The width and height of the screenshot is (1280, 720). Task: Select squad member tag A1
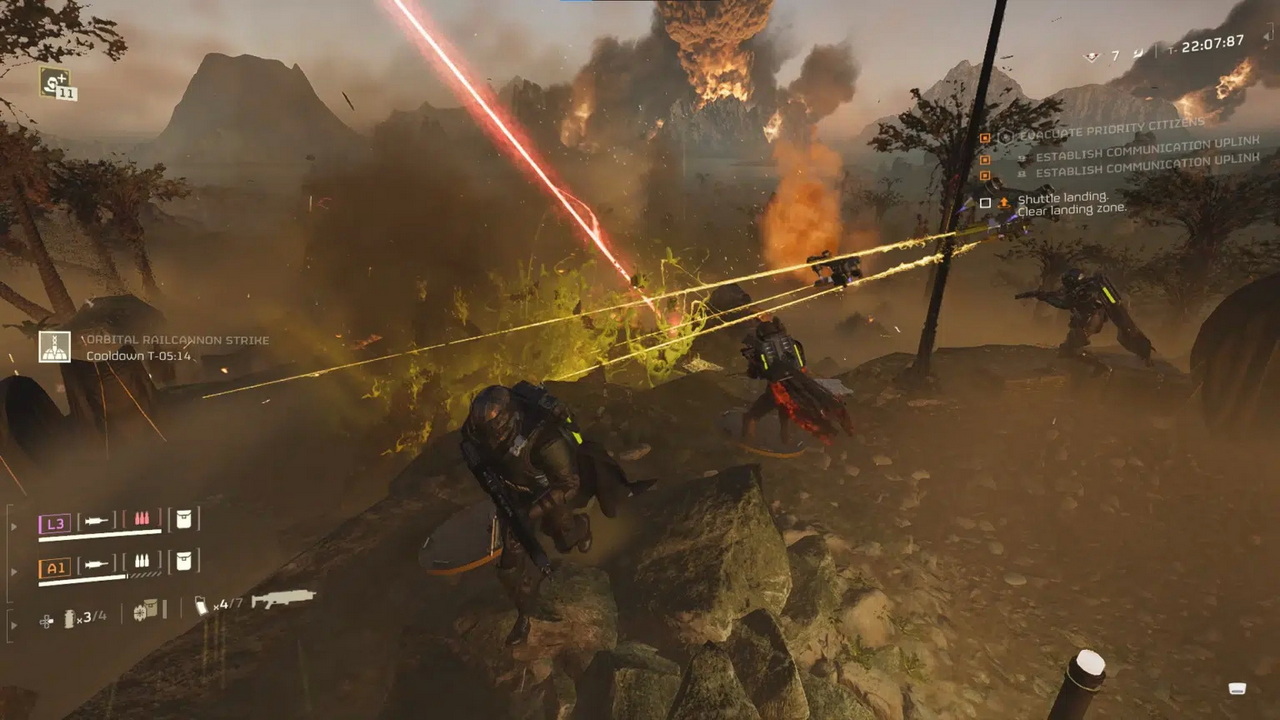coord(54,567)
